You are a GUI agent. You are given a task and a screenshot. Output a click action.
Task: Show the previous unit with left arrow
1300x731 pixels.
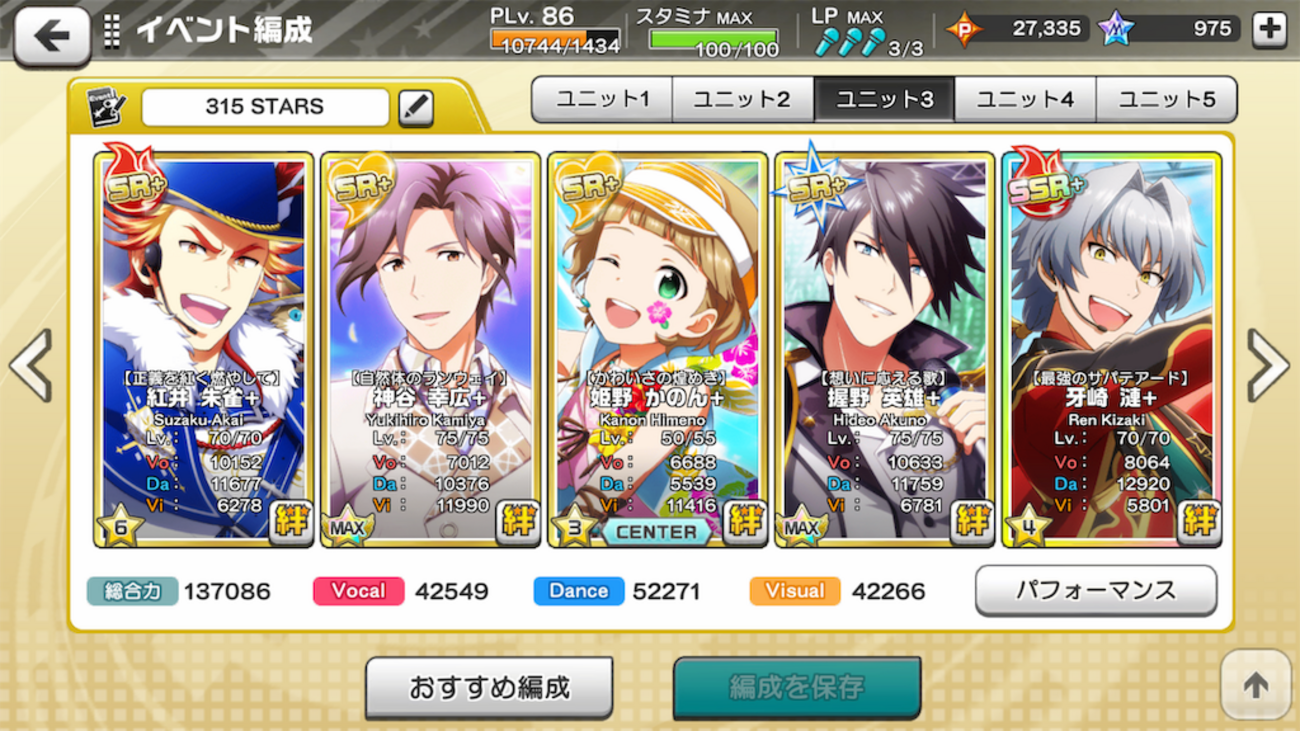pos(30,365)
